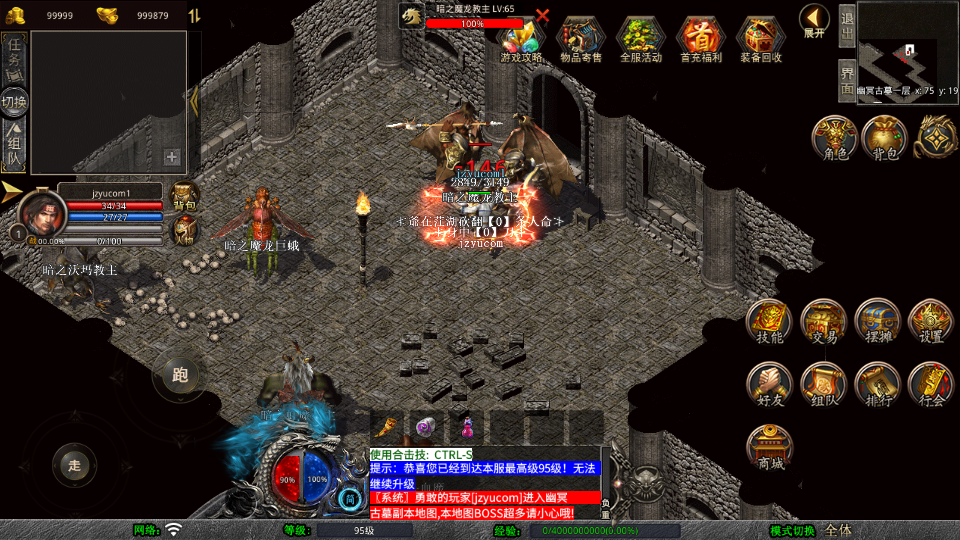Viewport: 960px width, 540px height.
Task: Enter the 商城 shop
Action: pos(769,447)
